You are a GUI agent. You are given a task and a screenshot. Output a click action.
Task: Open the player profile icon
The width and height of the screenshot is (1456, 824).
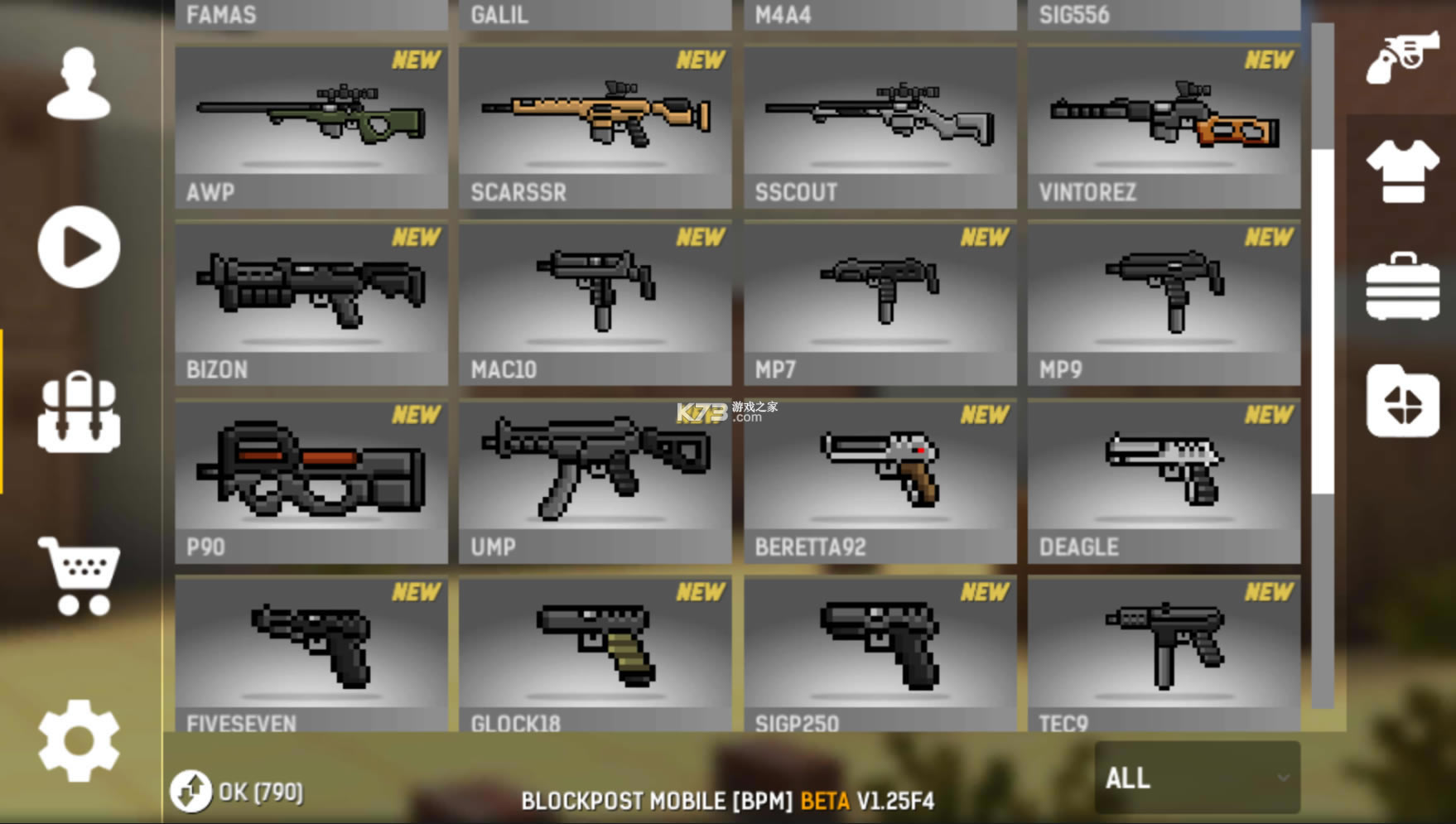tap(79, 84)
